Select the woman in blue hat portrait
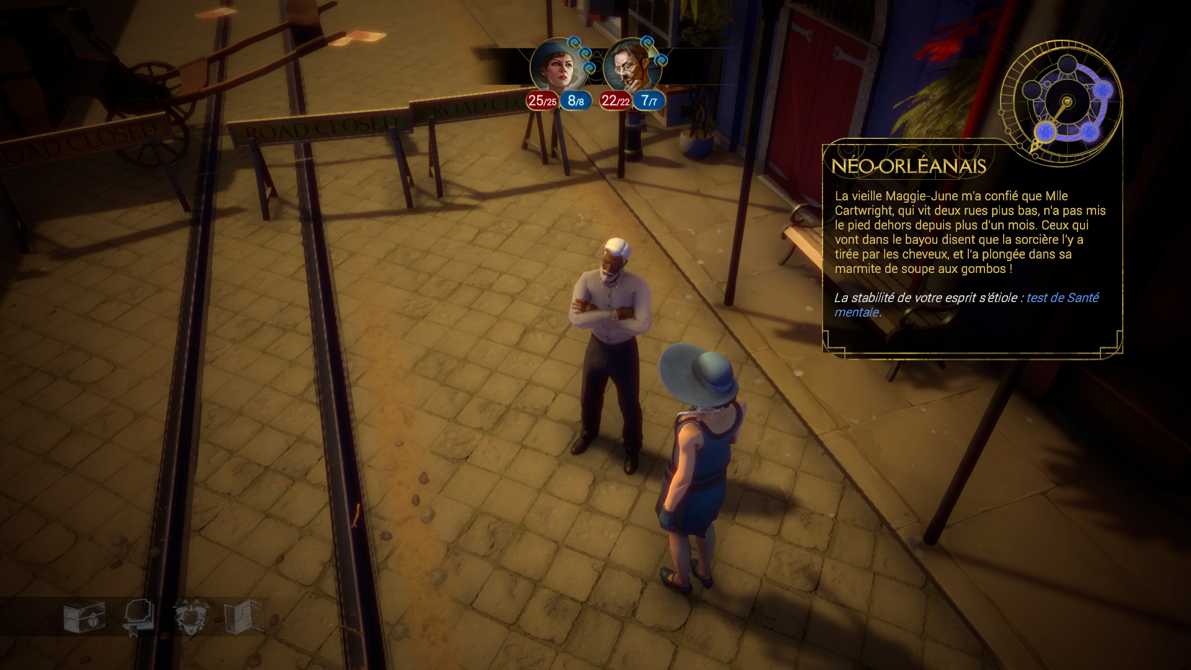Image resolution: width=1191 pixels, height=670 pixels. coord(556,66)
